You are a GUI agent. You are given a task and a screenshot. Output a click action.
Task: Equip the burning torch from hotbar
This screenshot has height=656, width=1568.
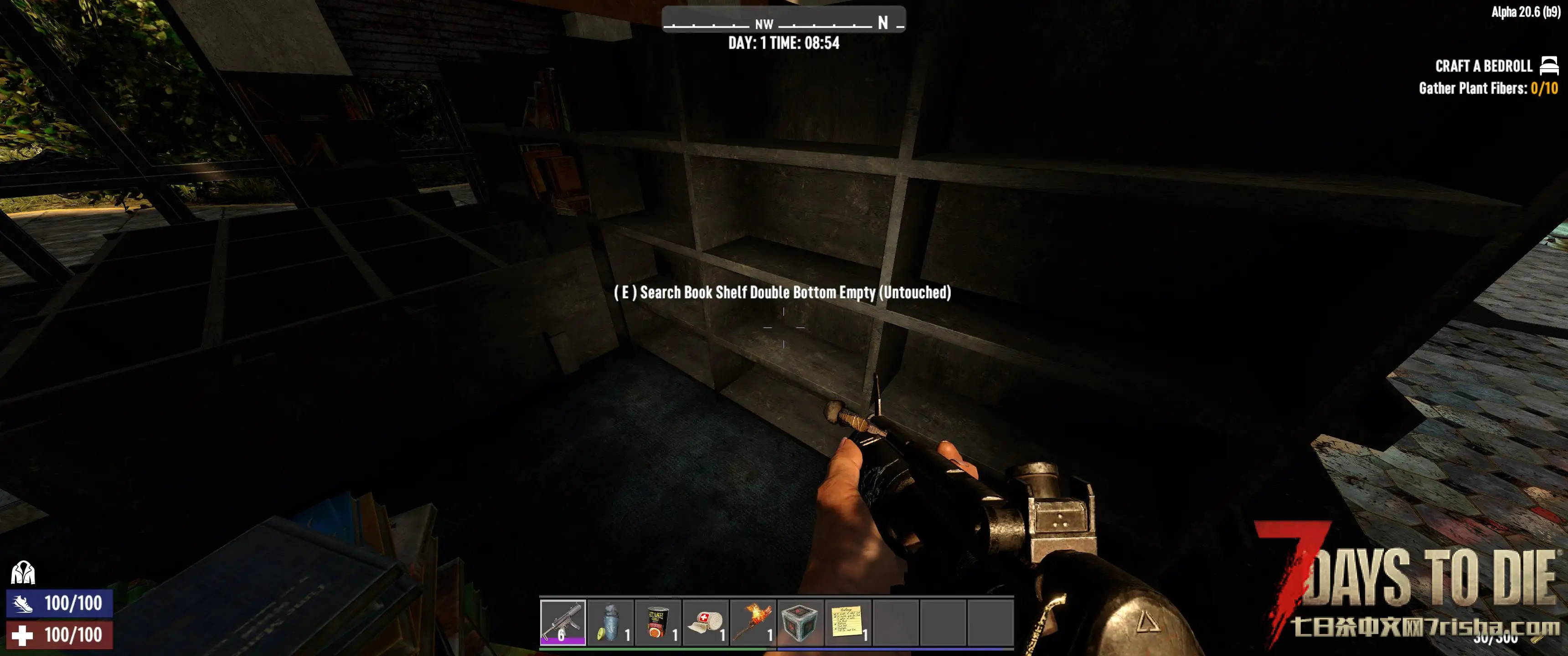(753, 621)
